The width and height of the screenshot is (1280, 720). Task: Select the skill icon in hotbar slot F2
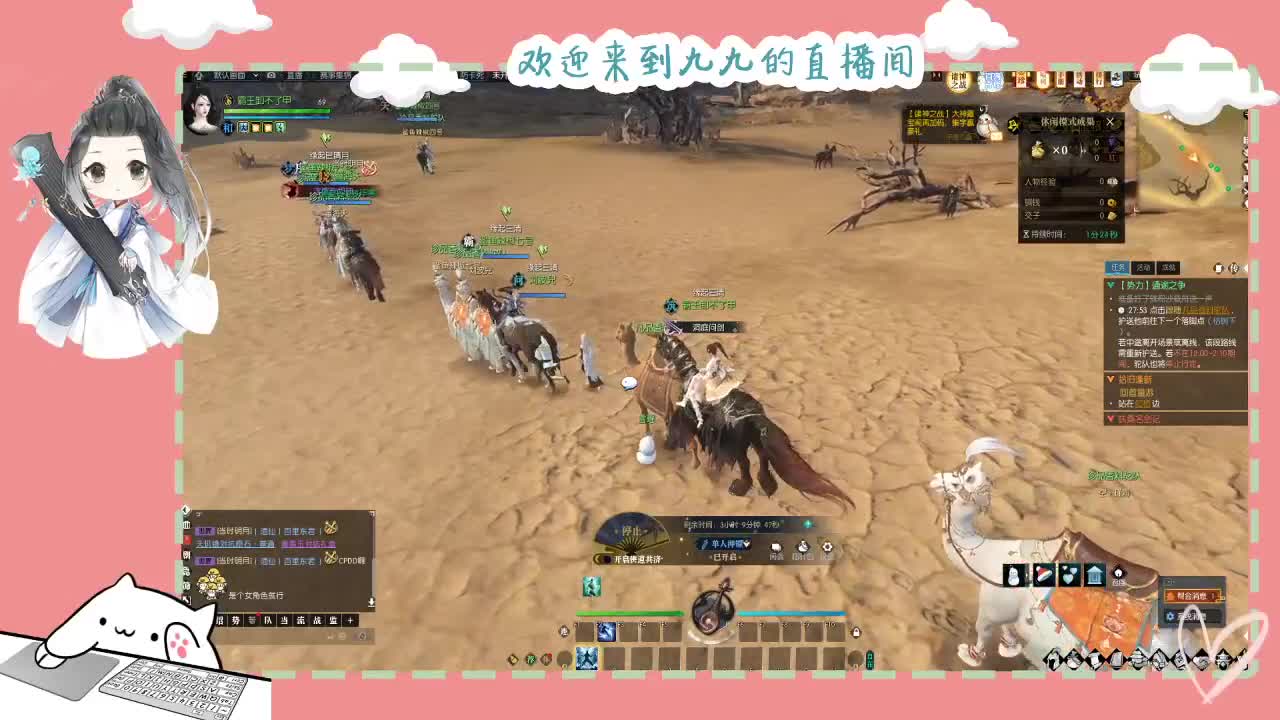coord(606,632)
